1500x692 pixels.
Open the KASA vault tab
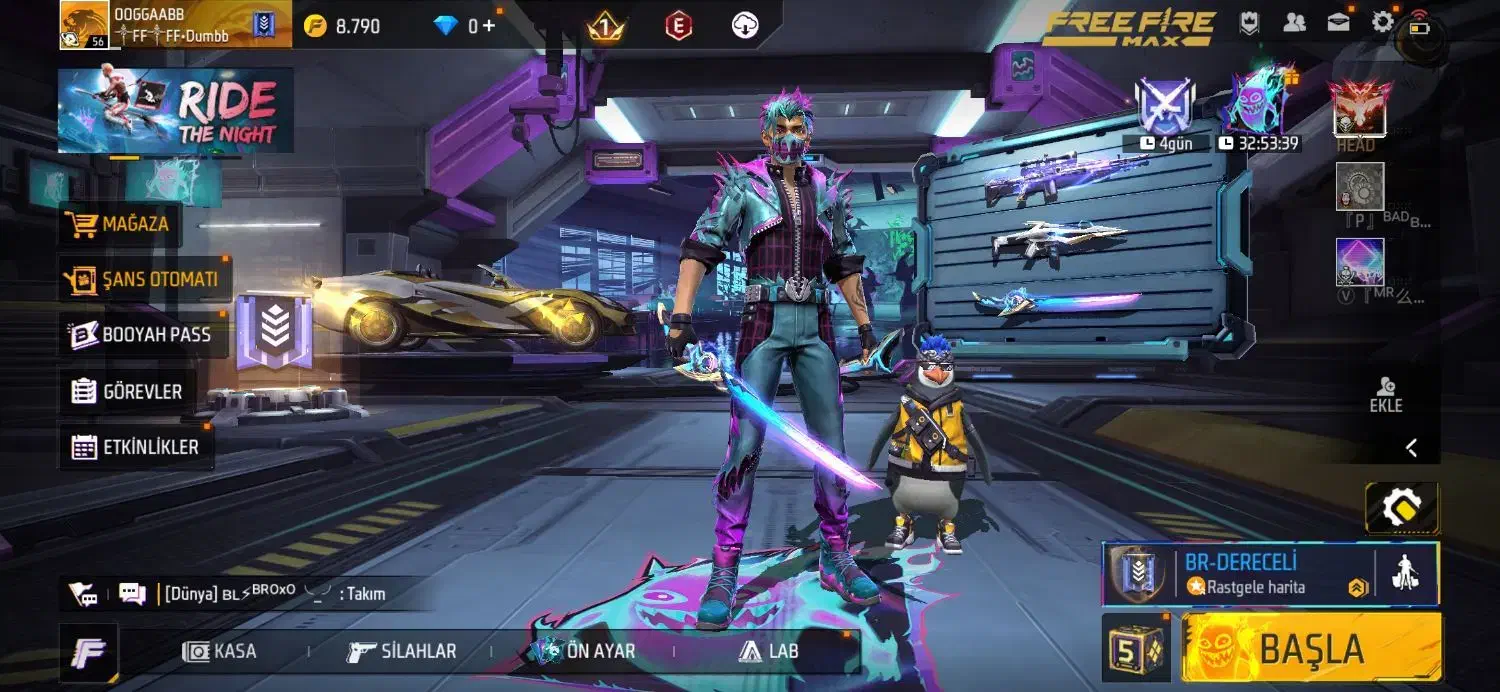(x=221, y=651)
